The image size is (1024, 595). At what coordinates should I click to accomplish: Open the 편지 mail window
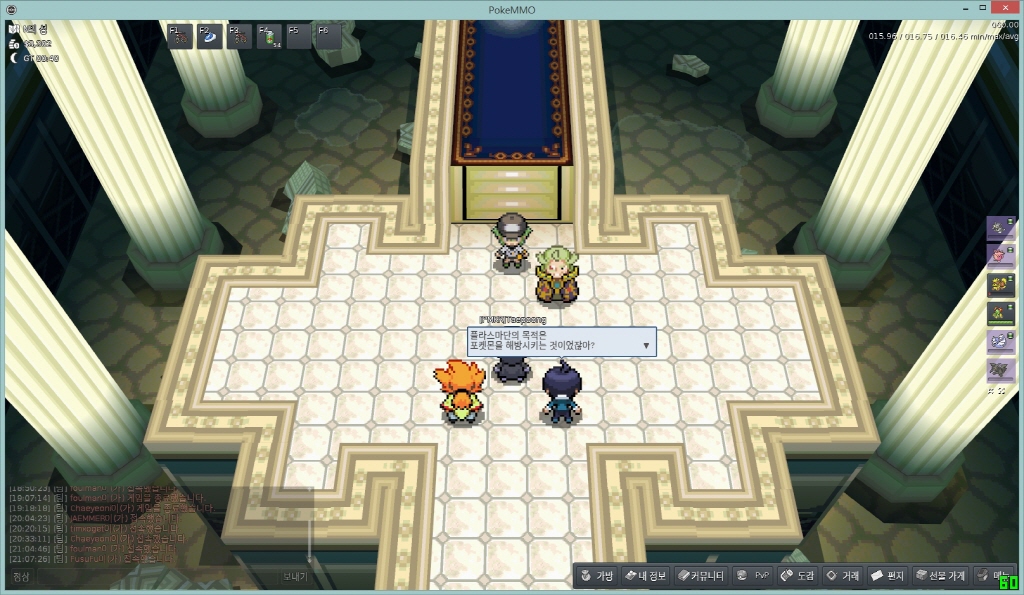pyautogui.click(x=888, y=576)
